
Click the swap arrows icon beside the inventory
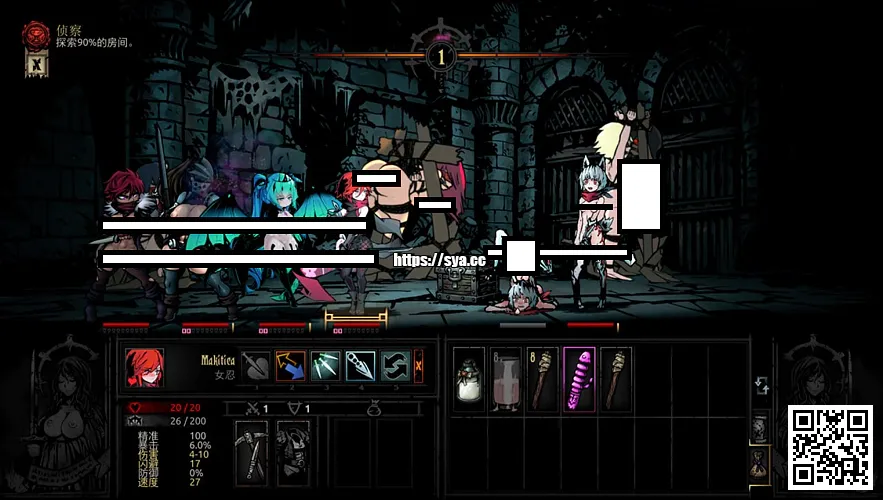click(x=762, y=386)
